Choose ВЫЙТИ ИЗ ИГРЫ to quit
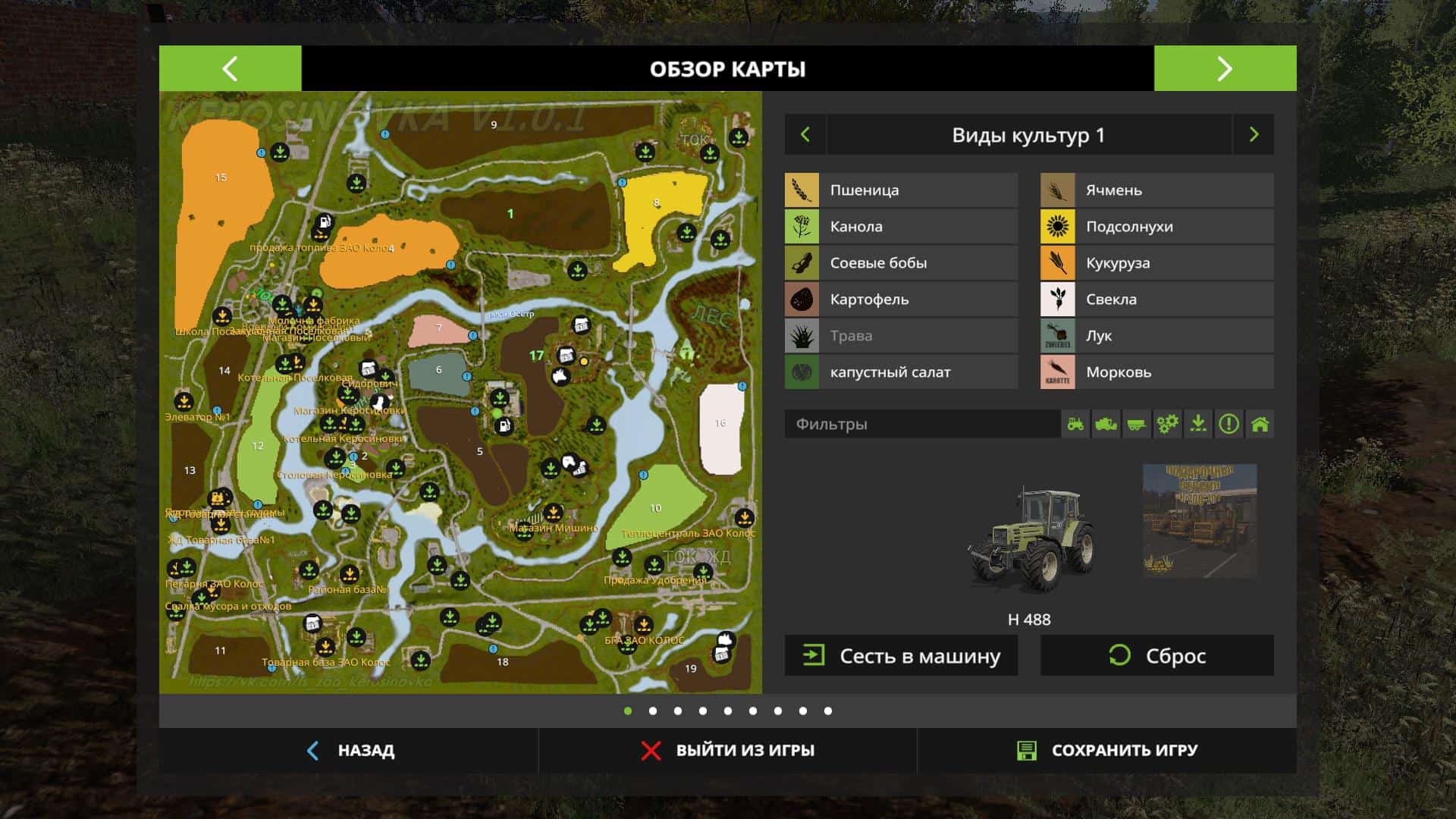 (x=728, y=751)
